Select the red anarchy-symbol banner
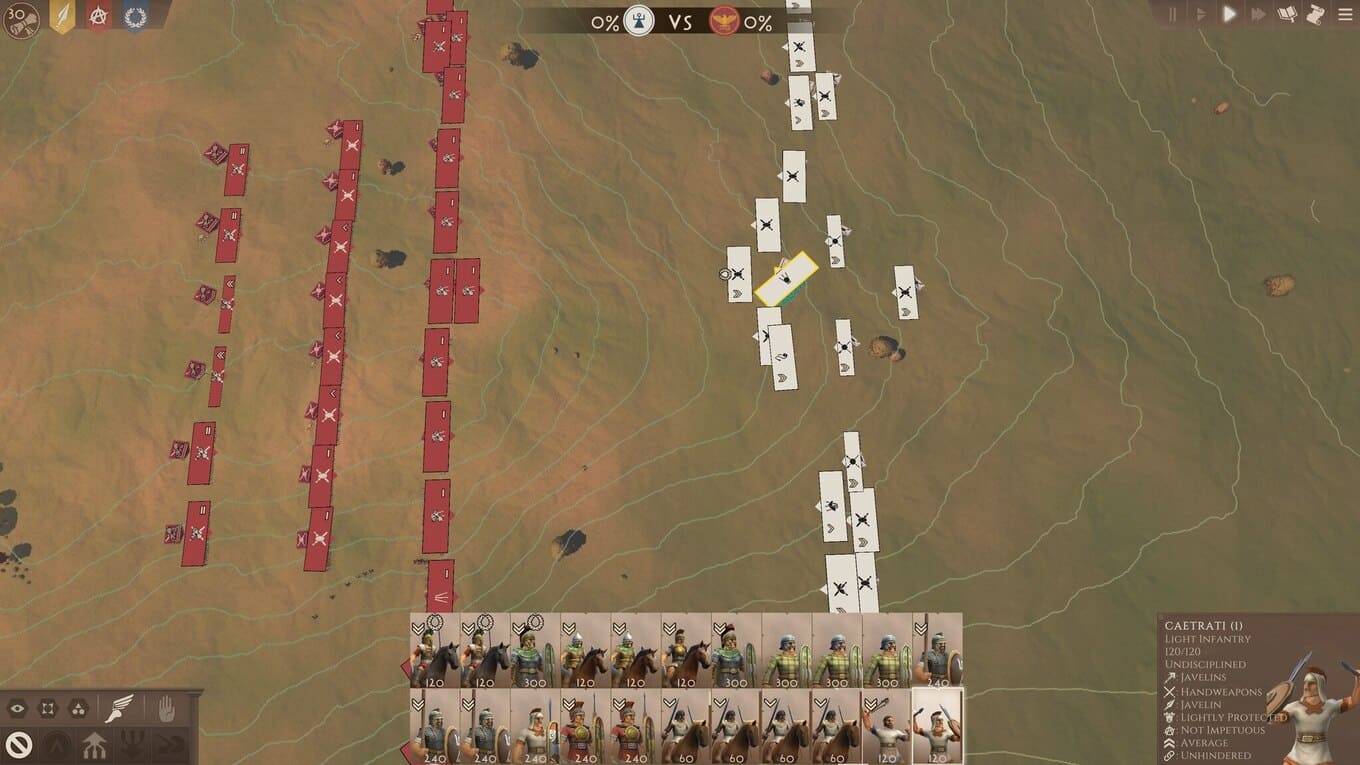The height and width of the screenshot is (765, 1360). click(98, 16)
